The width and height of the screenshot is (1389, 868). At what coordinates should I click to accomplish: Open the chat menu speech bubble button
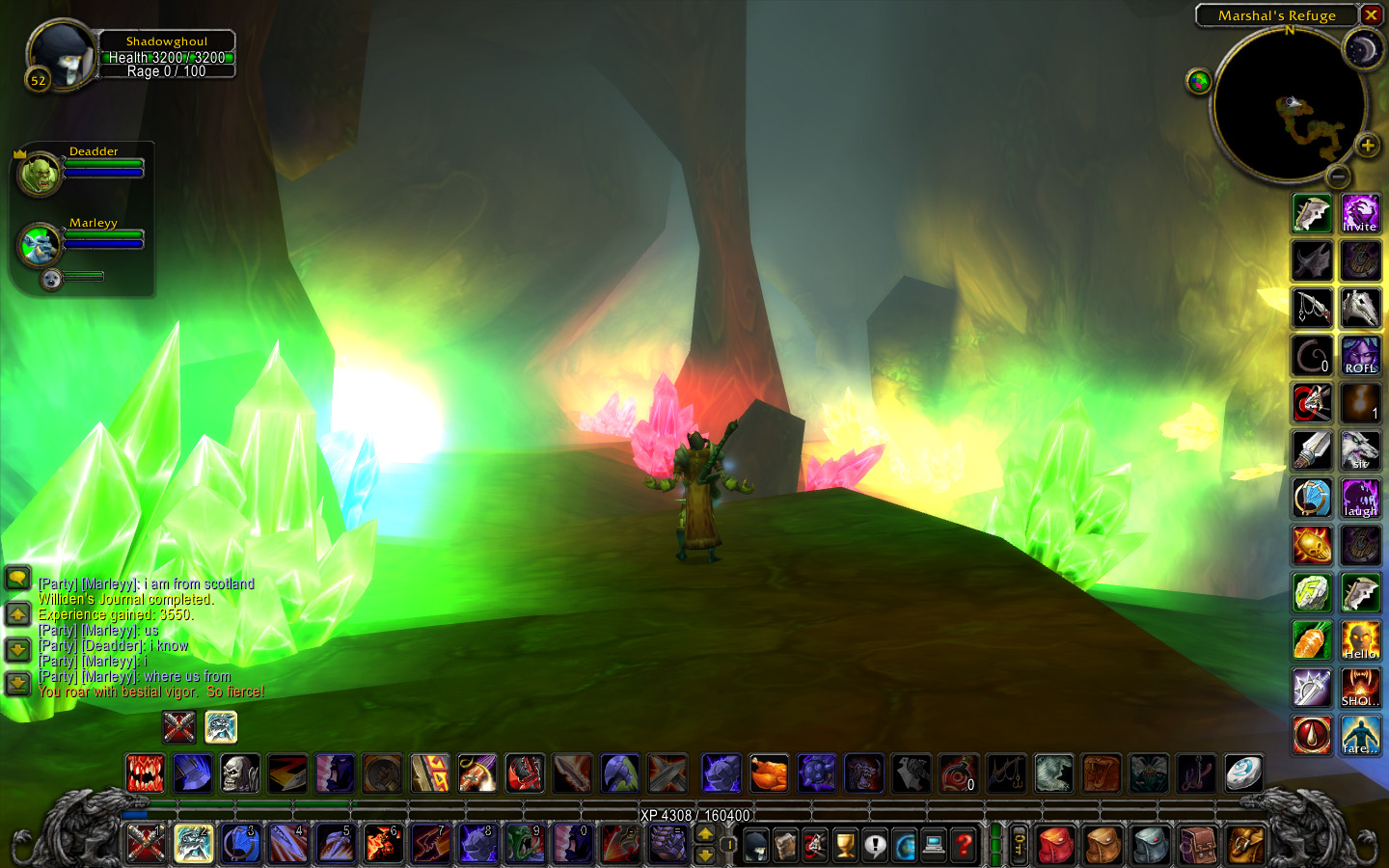[x=17, y=578]
